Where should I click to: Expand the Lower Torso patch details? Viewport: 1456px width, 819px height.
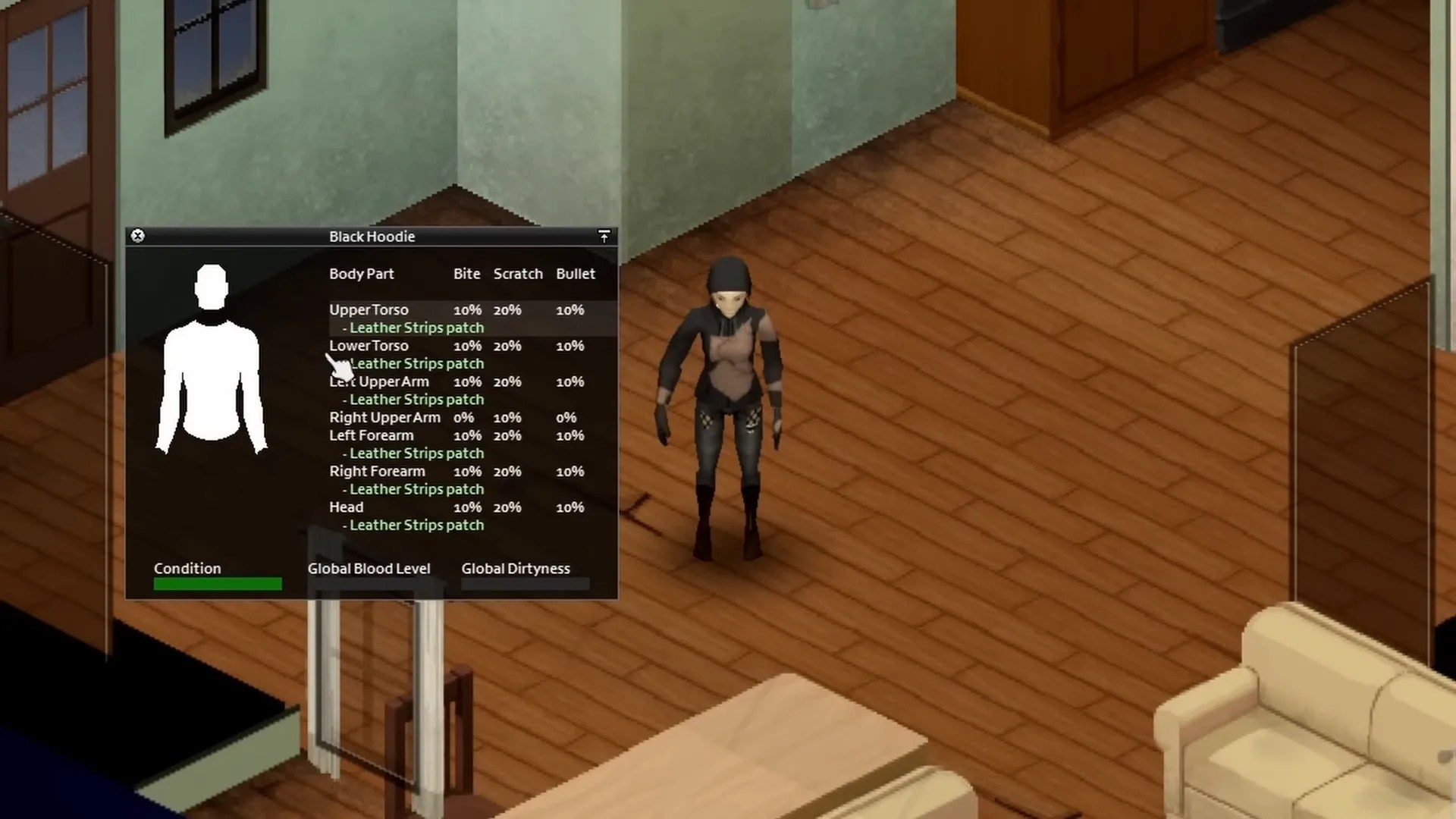(416, 363)
